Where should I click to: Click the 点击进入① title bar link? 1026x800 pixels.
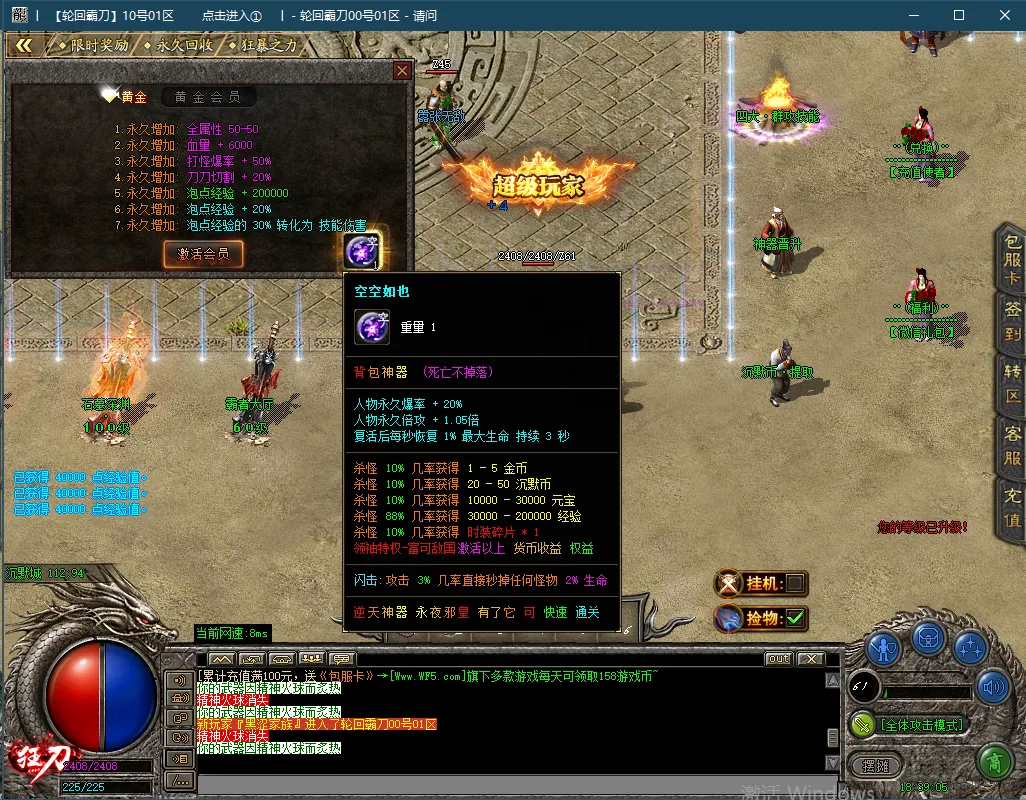tap(231, 16)
